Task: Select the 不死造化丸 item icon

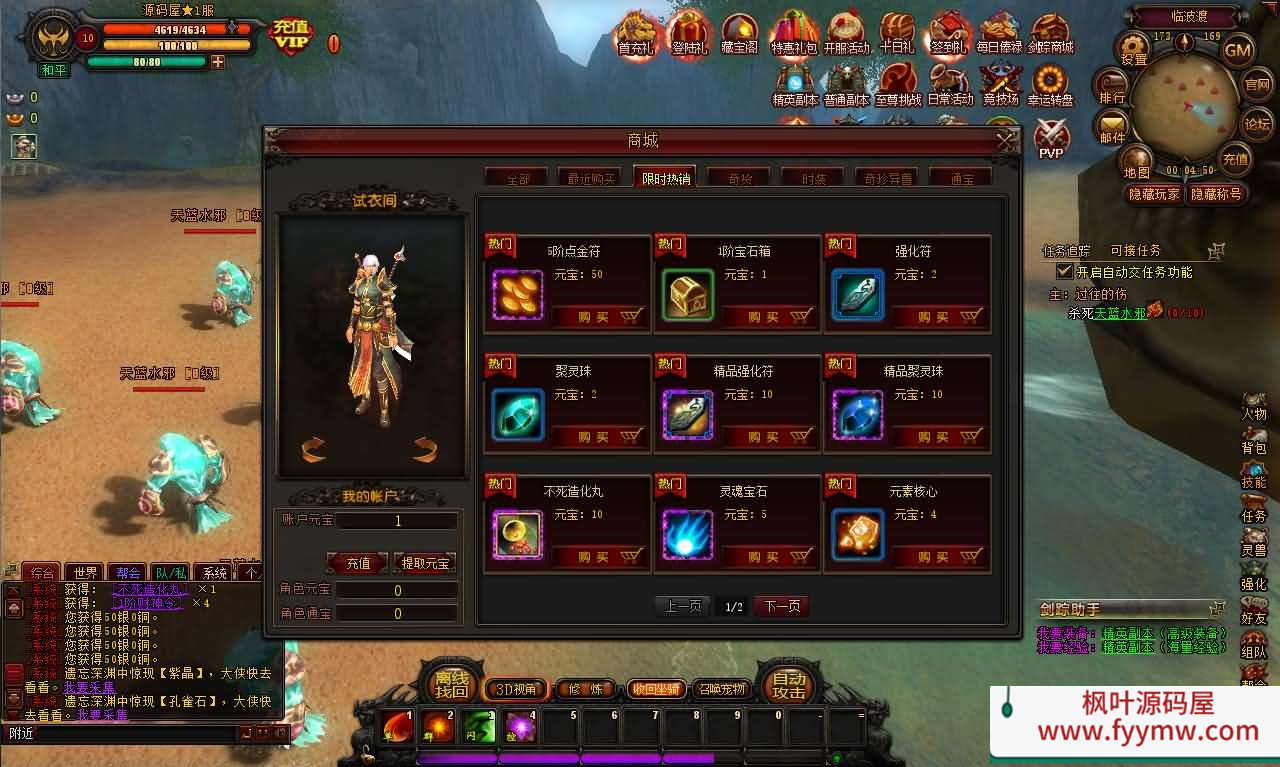Action: (518, 535)
